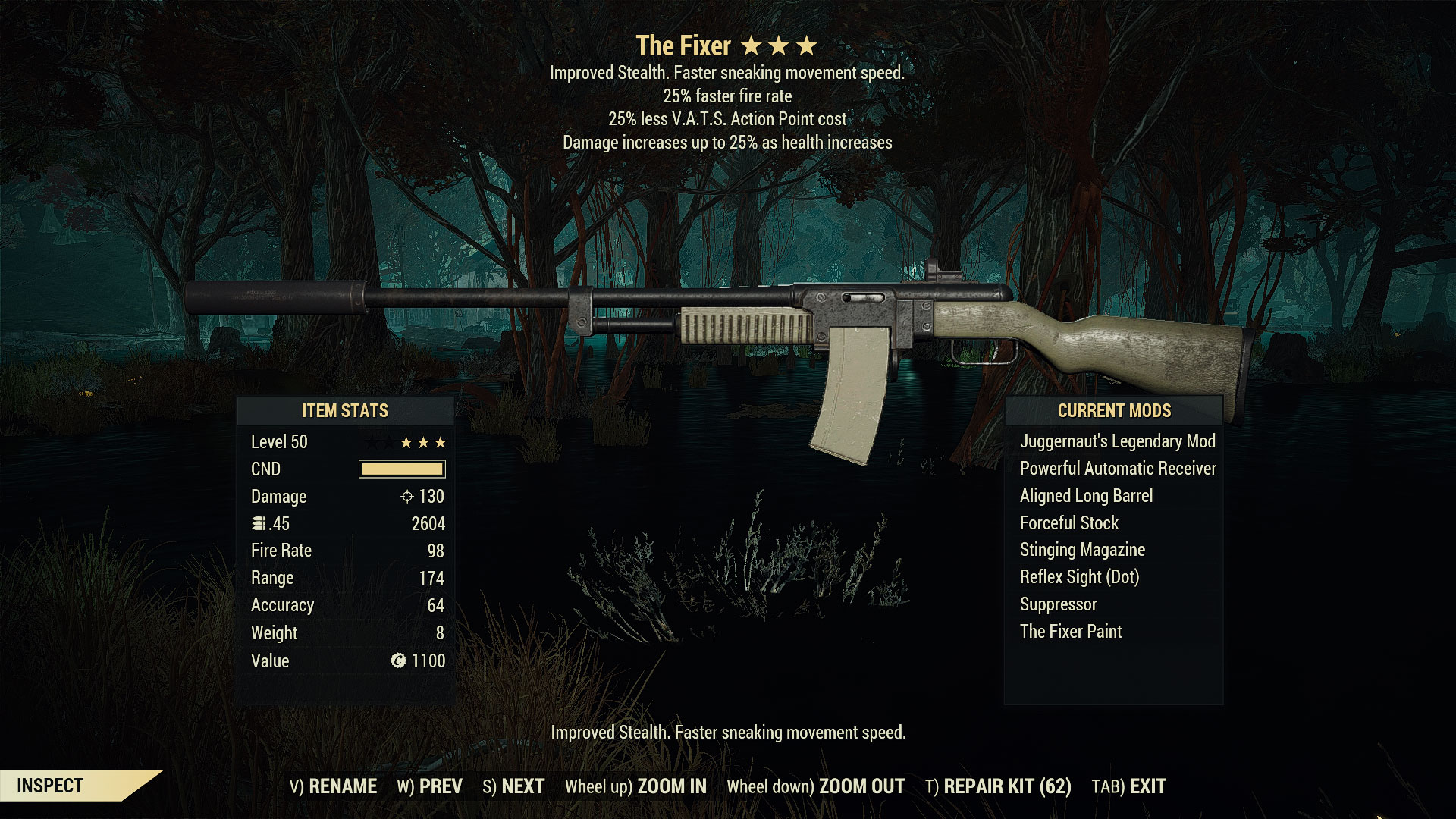The width and height of the screenshot is (1456, 819).
Task: Select the ZOOM OUT option
Action: pyautogui.click(x=815, y=786)
